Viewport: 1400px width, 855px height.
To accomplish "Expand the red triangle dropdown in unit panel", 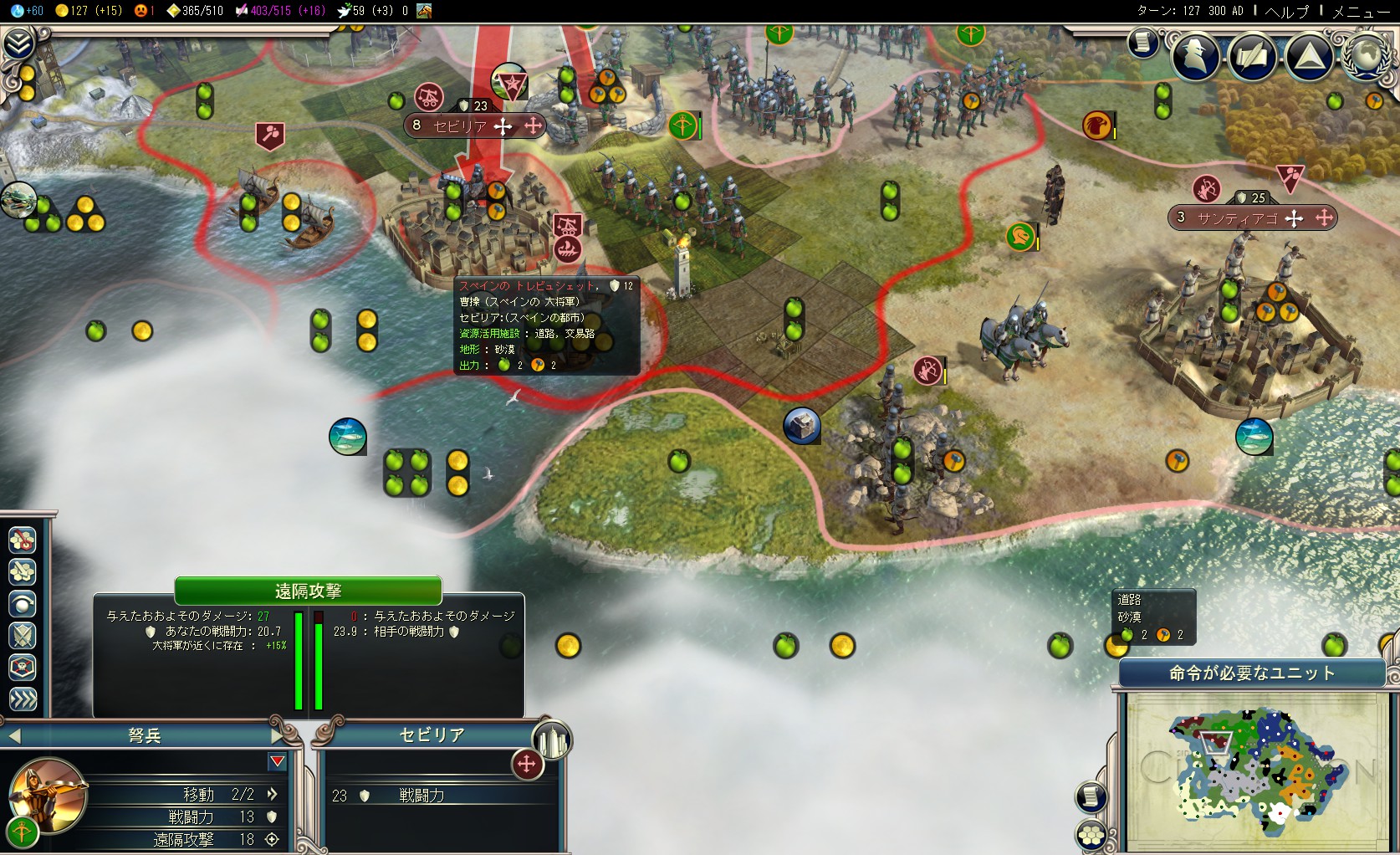I will pyautogui.click(x=278, y=761).
